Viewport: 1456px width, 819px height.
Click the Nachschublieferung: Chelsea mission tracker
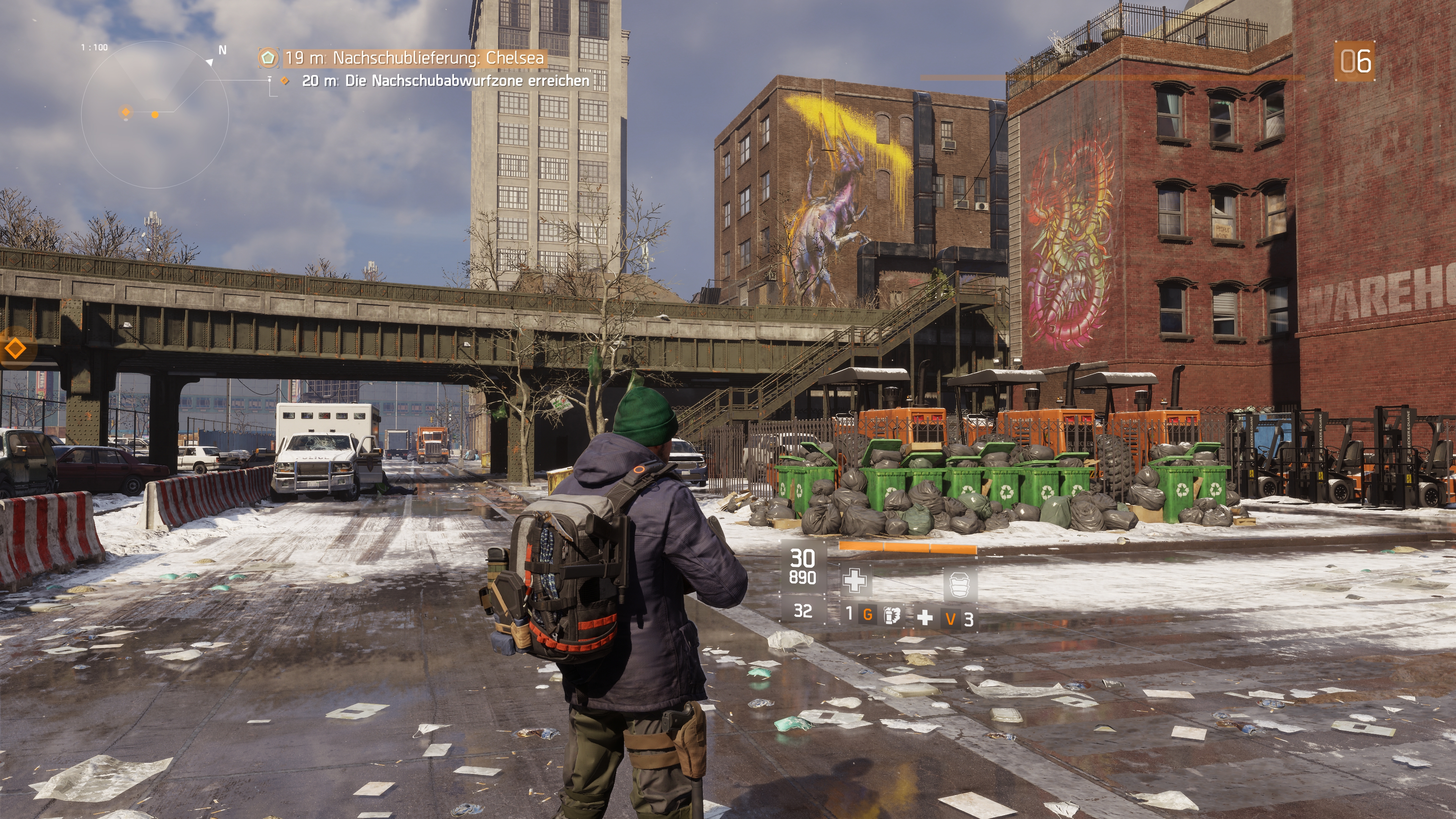[x=414, y=58]
